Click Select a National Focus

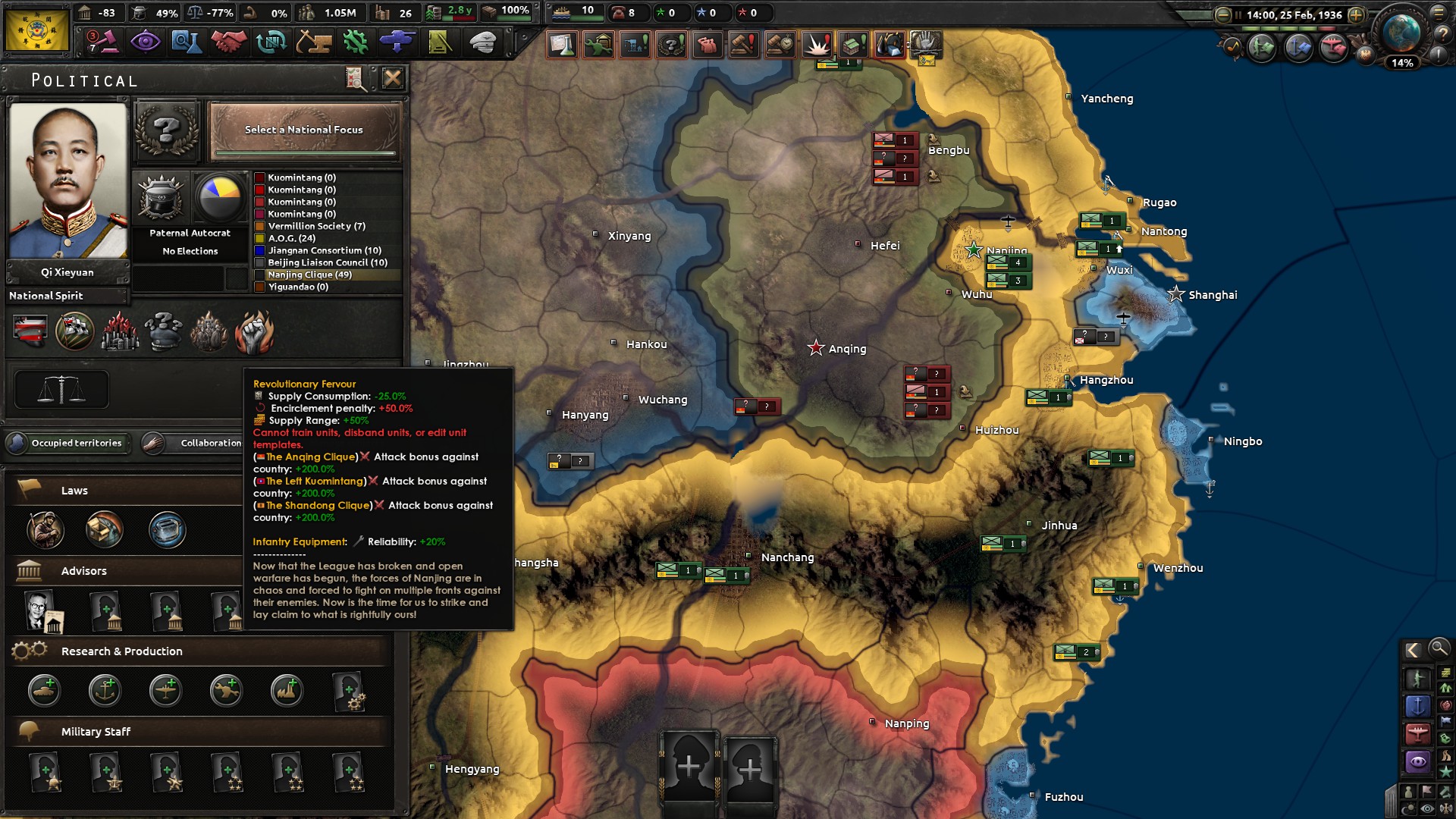click(x=305, y=130)
